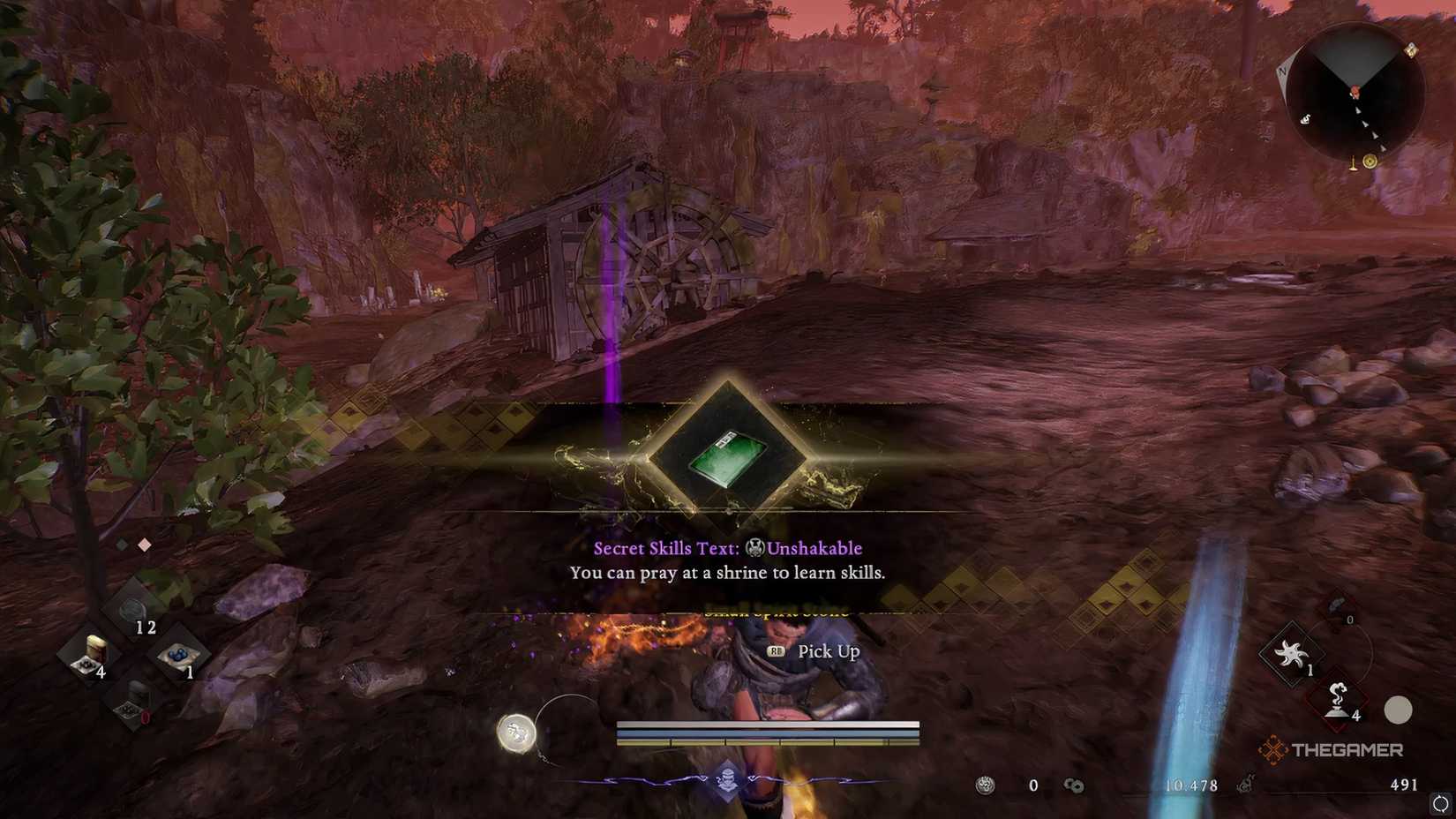1456x819 pixels.
Task: Select the shuriken throwable icon
Action: (x=1290, y=653)
